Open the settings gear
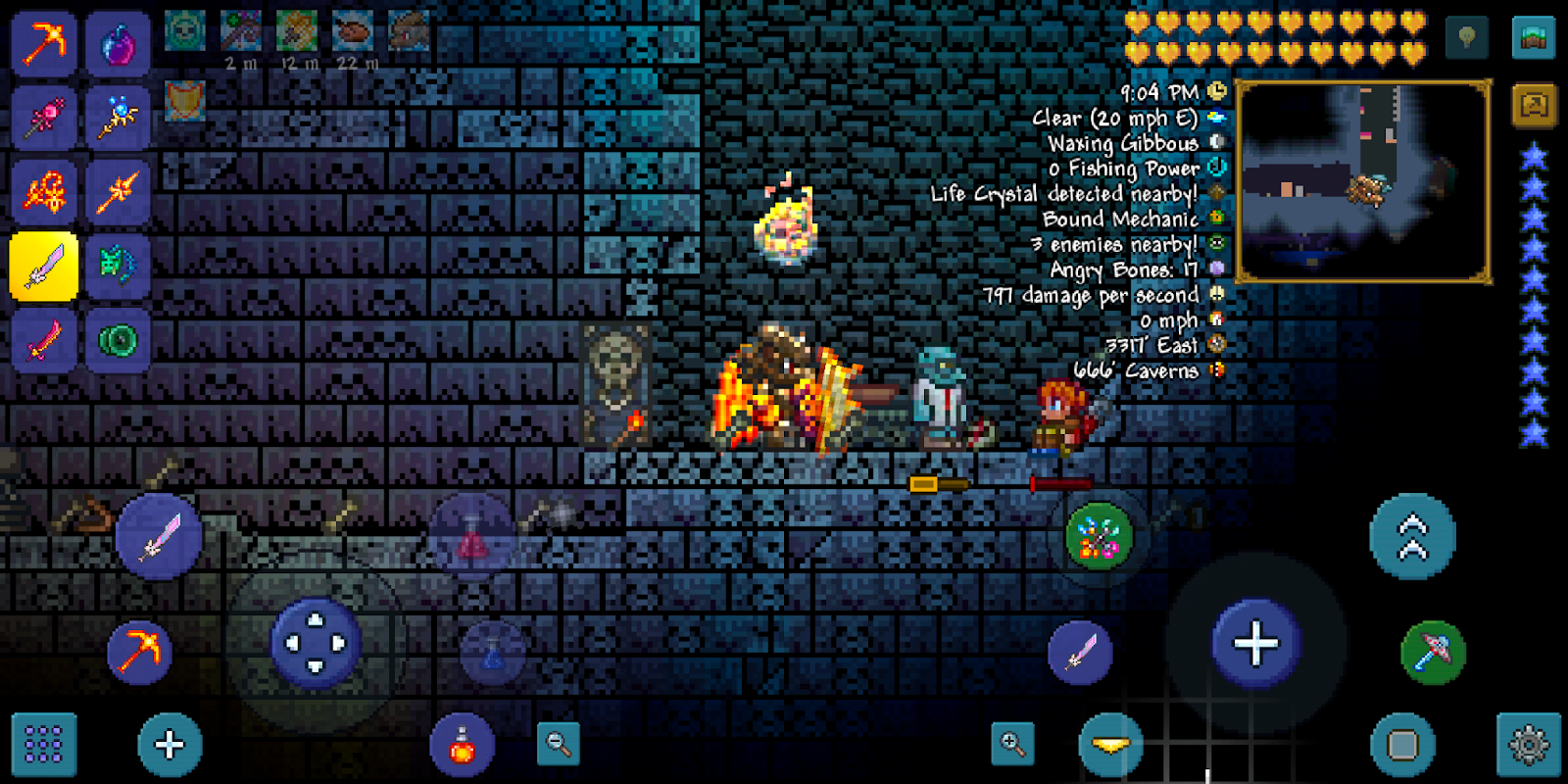The image size is (1568, 784). pos(1529,746)
